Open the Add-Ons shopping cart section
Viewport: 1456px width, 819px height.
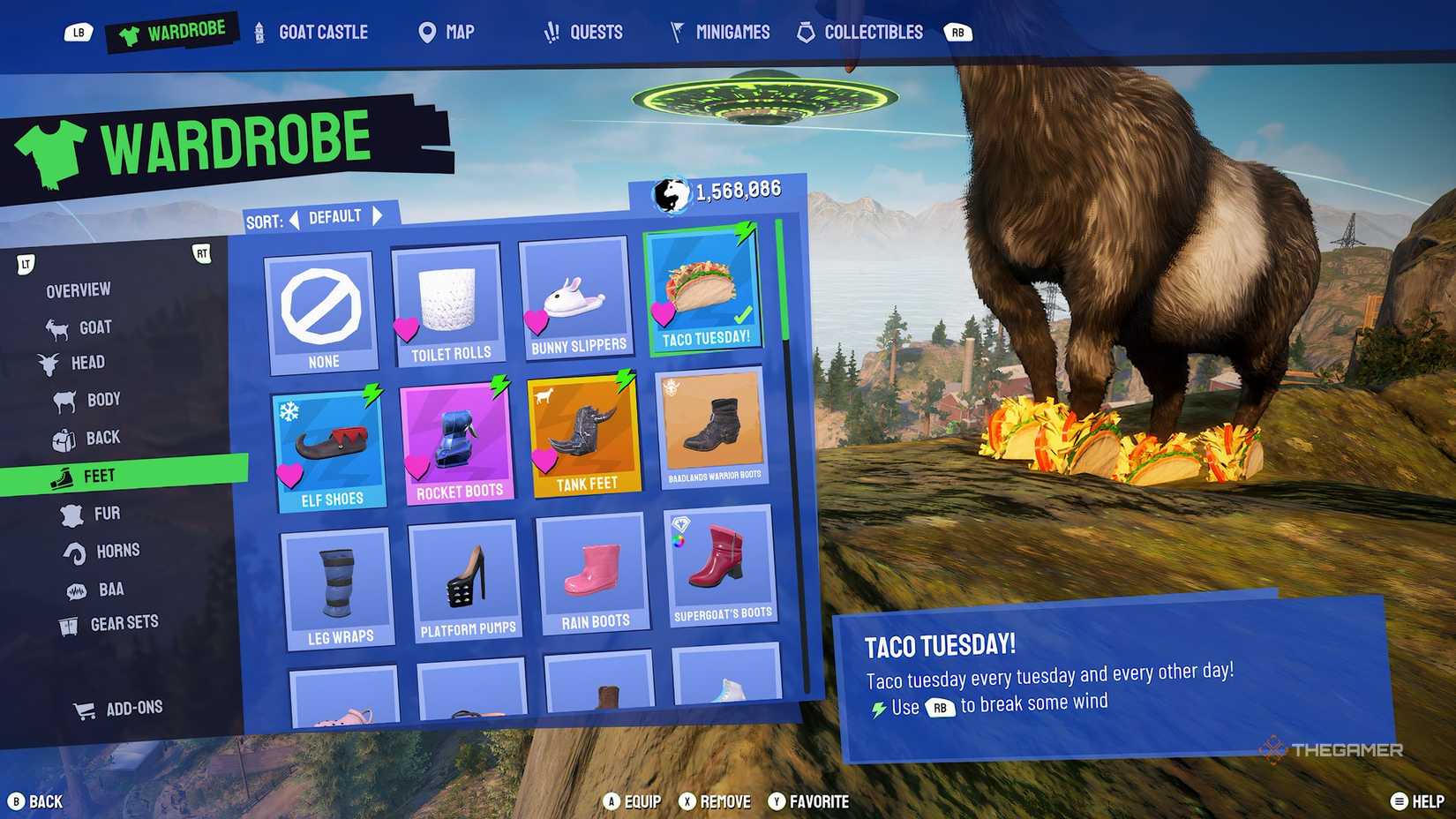pyautogui.click(x=85, y=707)
